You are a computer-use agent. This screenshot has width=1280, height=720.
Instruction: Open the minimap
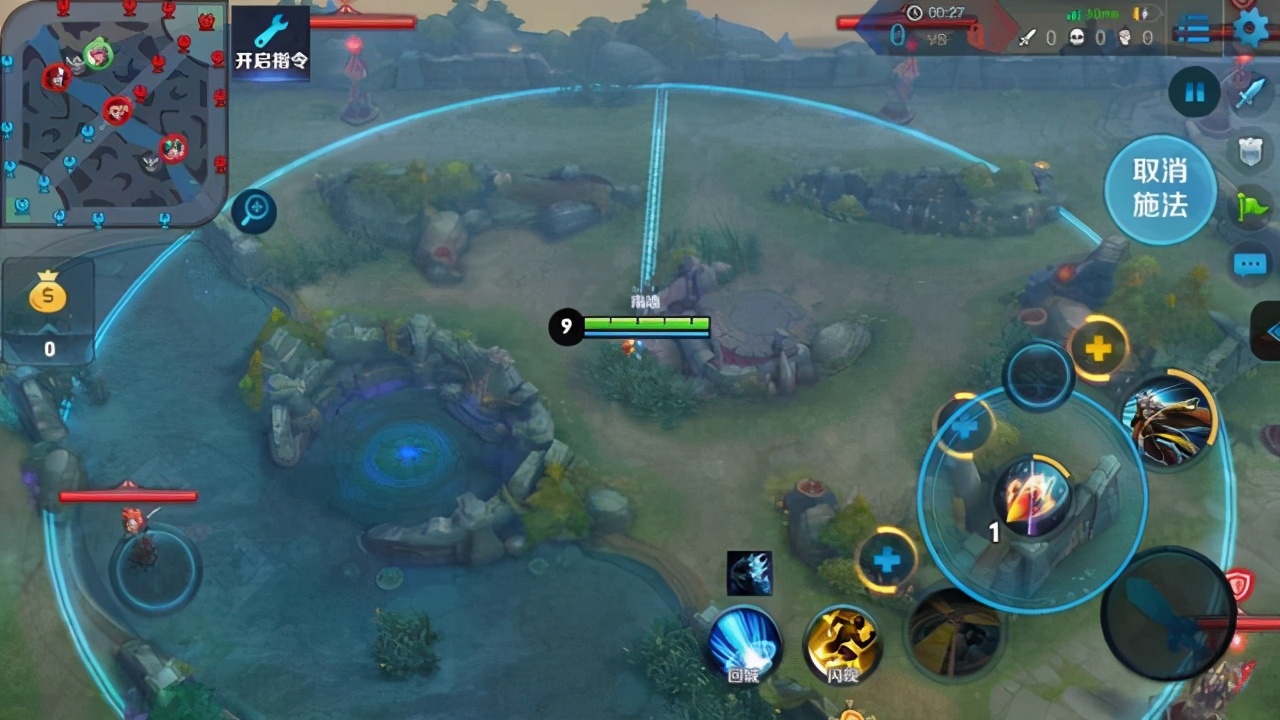(113, 110)
